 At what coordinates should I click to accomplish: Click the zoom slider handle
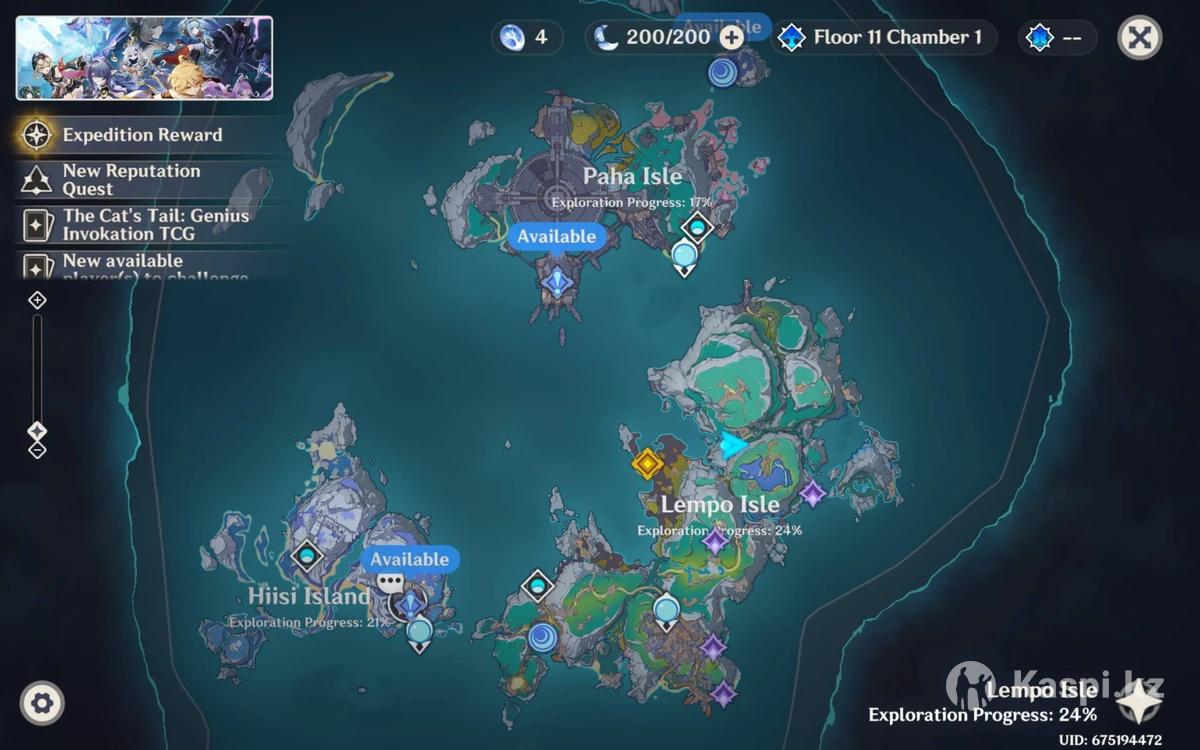(x=38, y=431)
